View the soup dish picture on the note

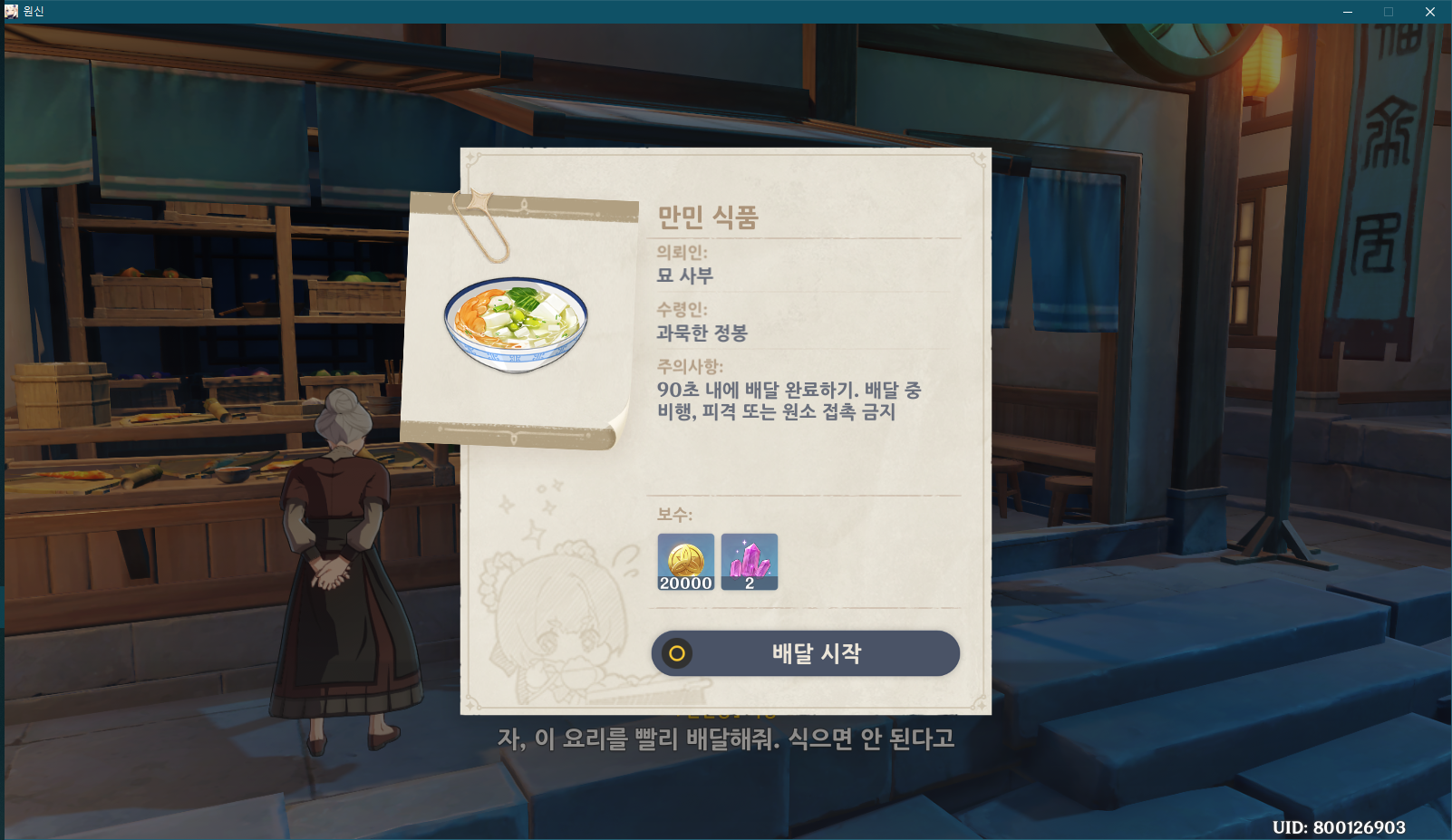[516, 324]
